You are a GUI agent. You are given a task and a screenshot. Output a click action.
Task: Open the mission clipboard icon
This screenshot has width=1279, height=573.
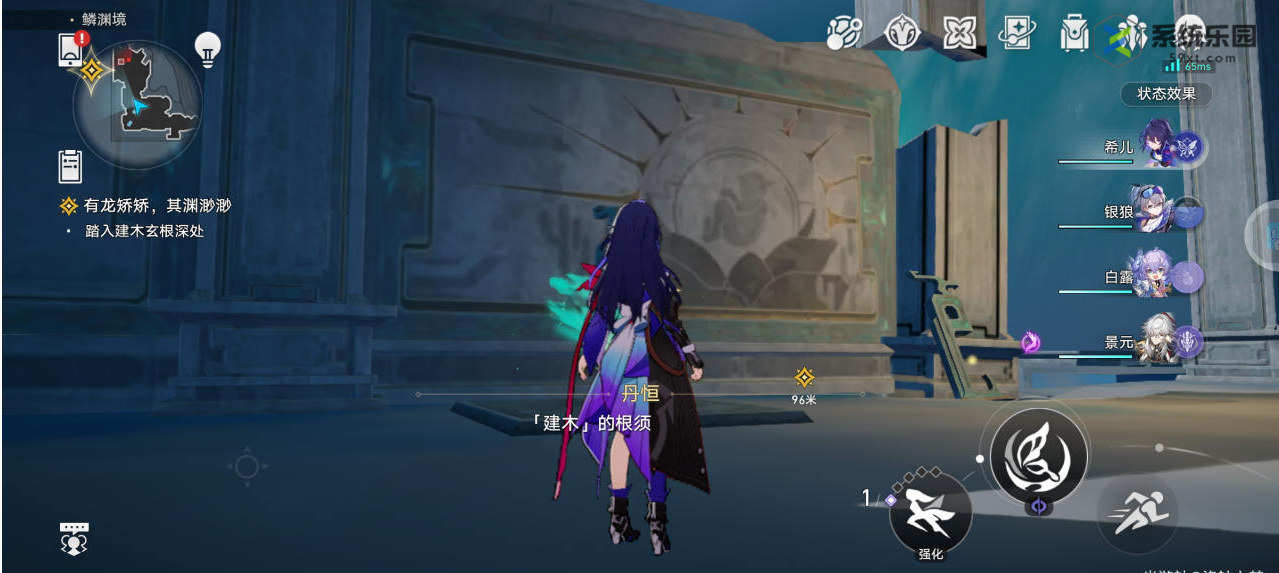[70, 166]
